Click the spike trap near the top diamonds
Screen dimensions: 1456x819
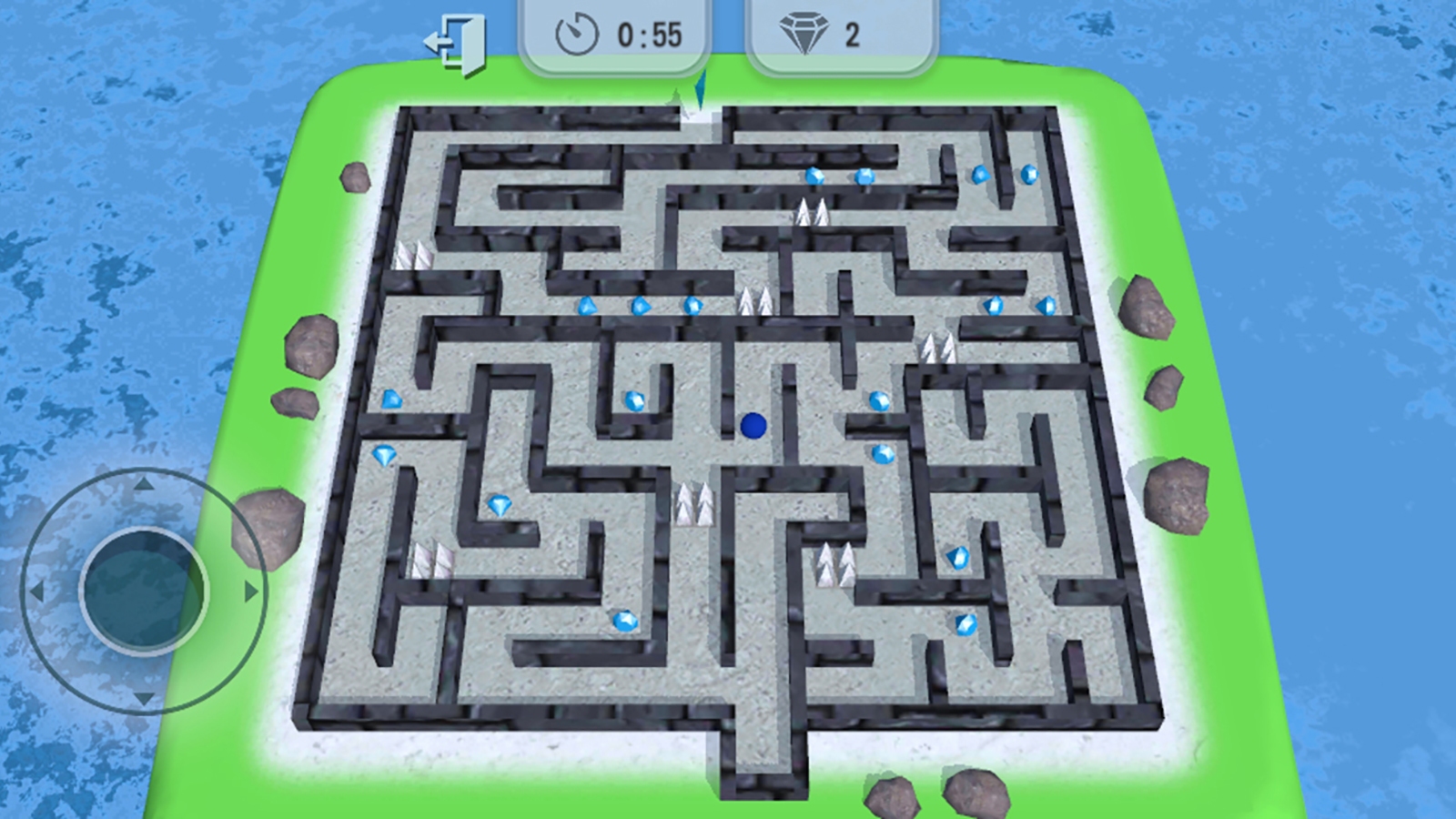(814, 210)
